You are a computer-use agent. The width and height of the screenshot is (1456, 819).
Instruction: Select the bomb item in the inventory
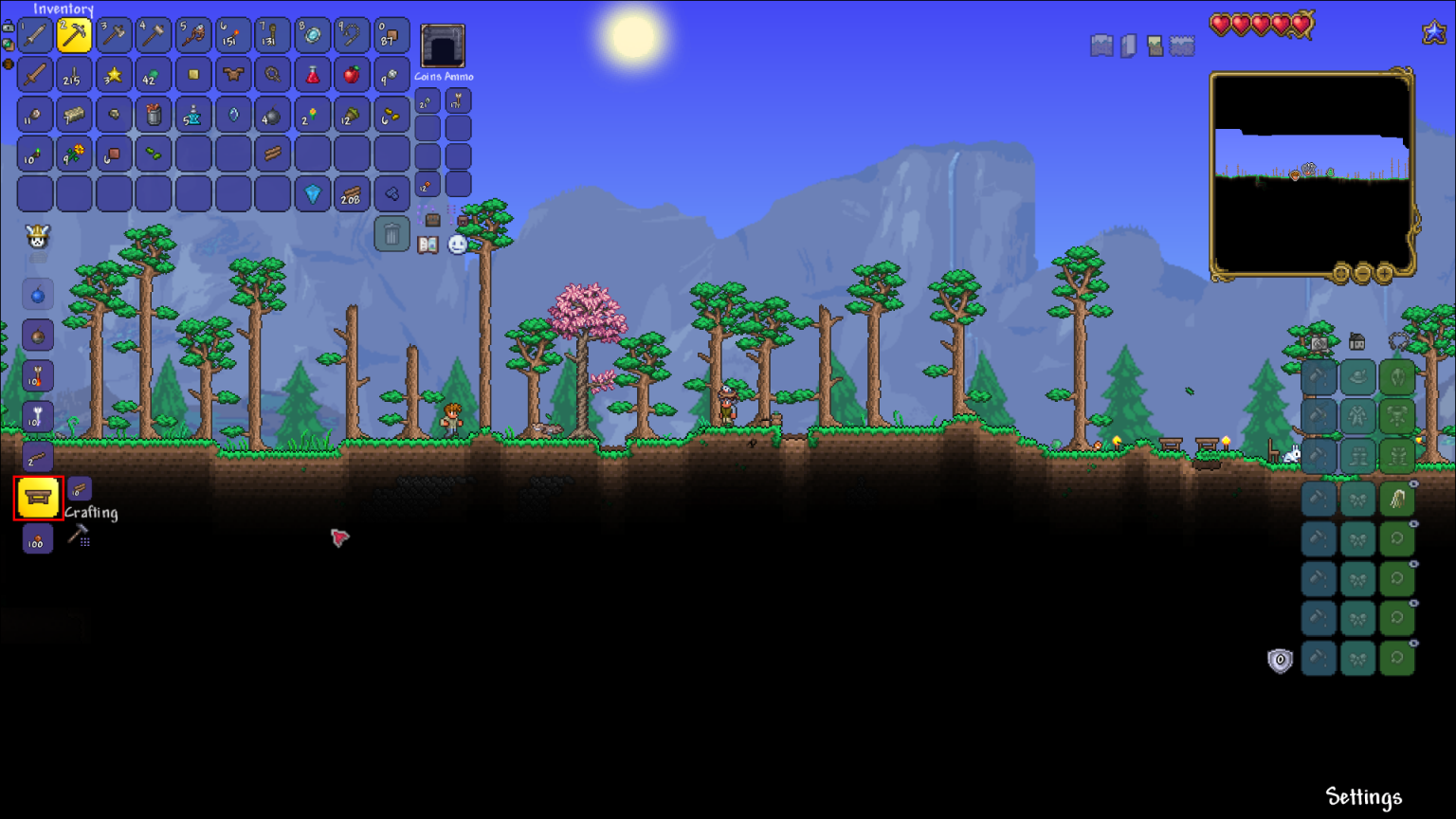tap(273, 115)
